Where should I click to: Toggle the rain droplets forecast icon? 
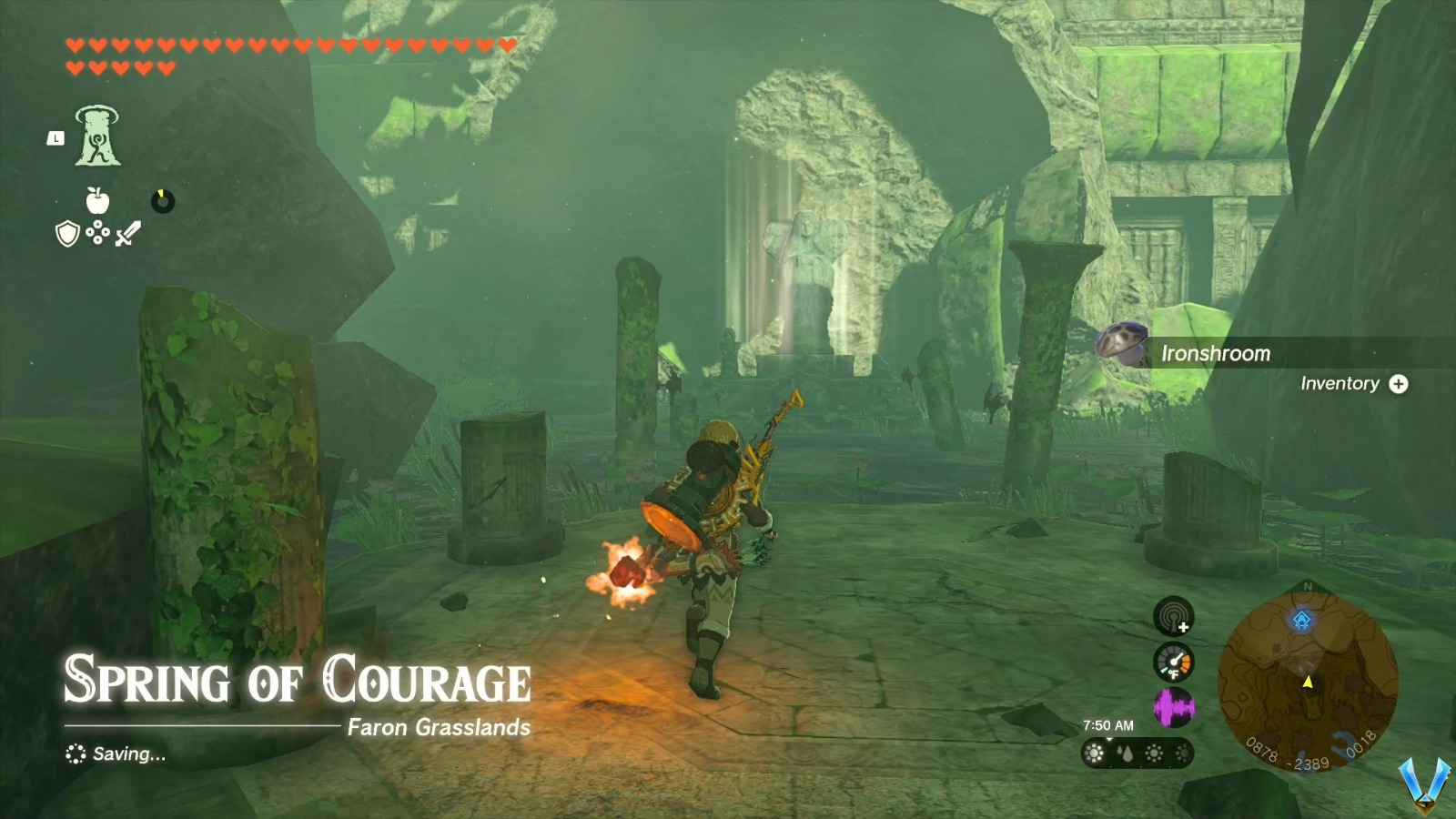(x=1125, y=753)
